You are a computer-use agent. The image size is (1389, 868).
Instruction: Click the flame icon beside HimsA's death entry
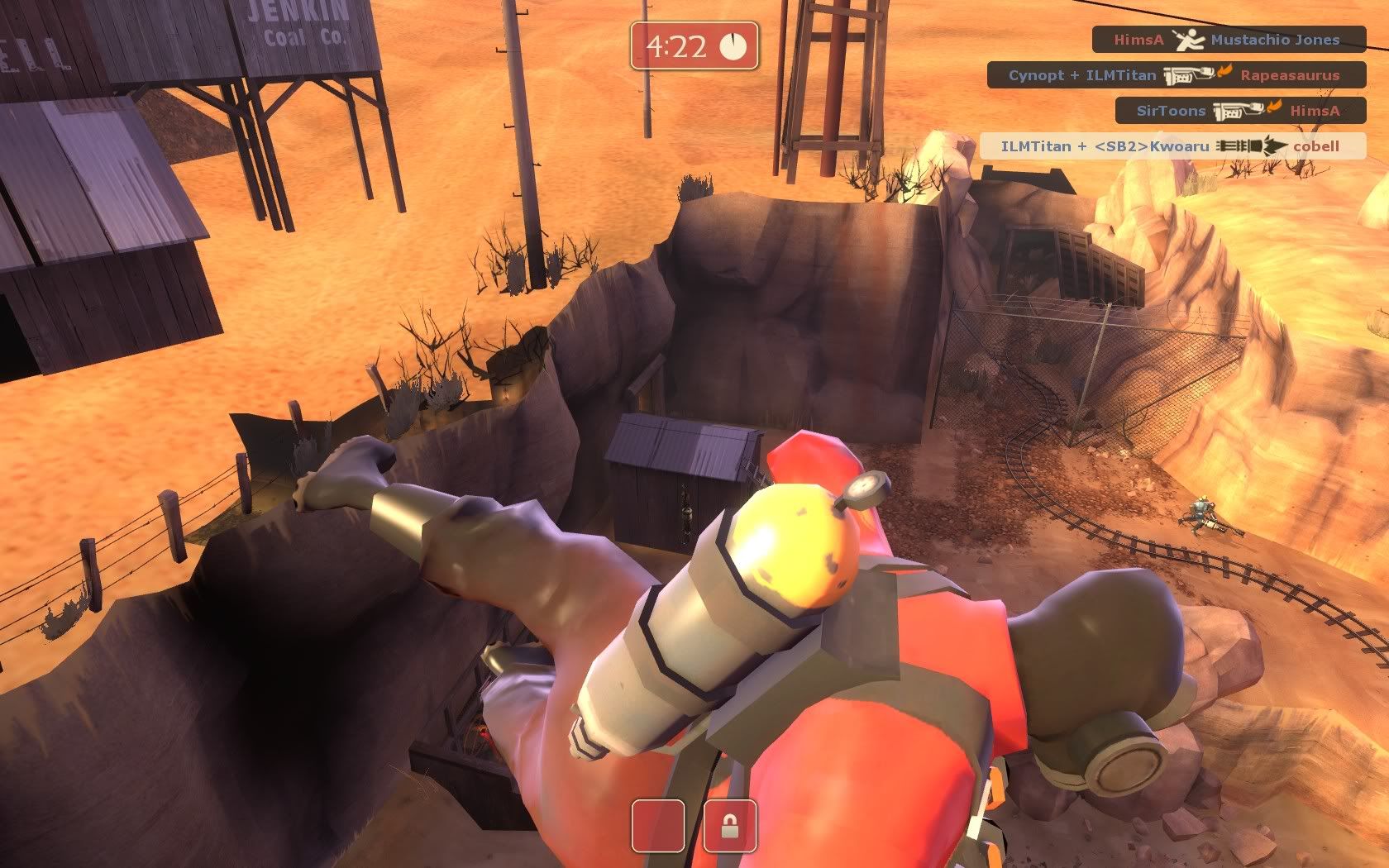click(1273, 108)
